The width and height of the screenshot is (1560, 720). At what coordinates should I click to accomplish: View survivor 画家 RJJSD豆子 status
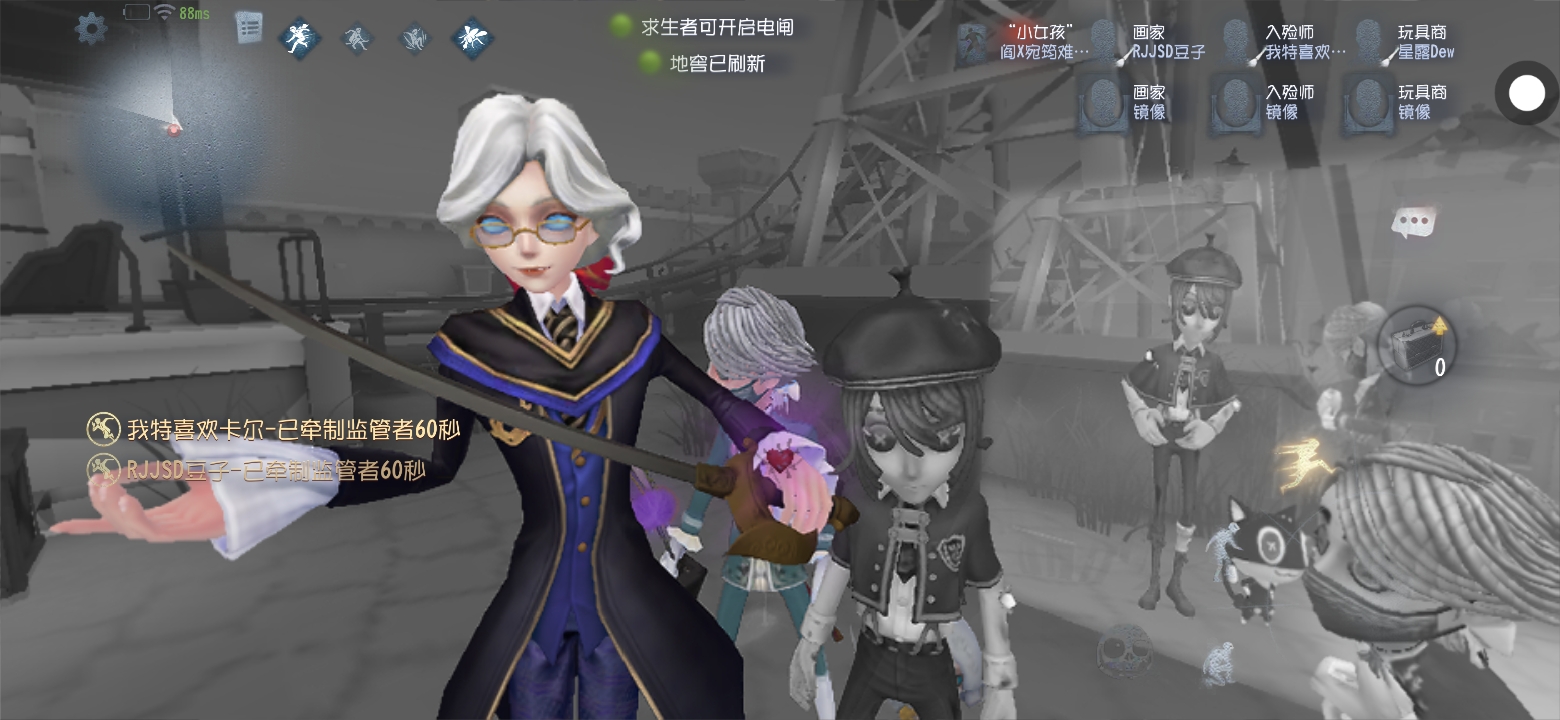[x=1105, y=43]
